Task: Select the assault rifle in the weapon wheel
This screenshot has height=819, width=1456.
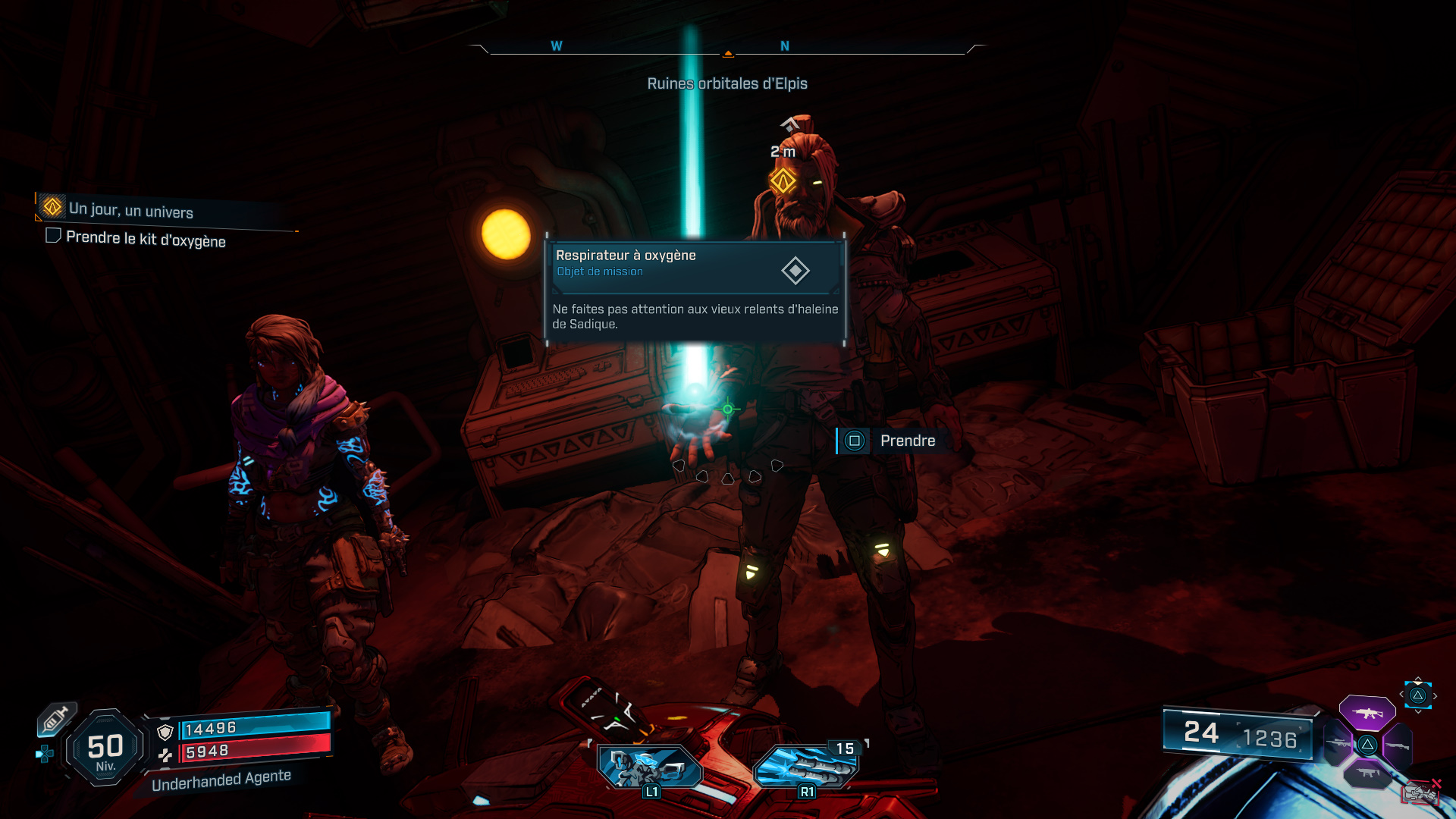Action: [x=1368, y=712]
